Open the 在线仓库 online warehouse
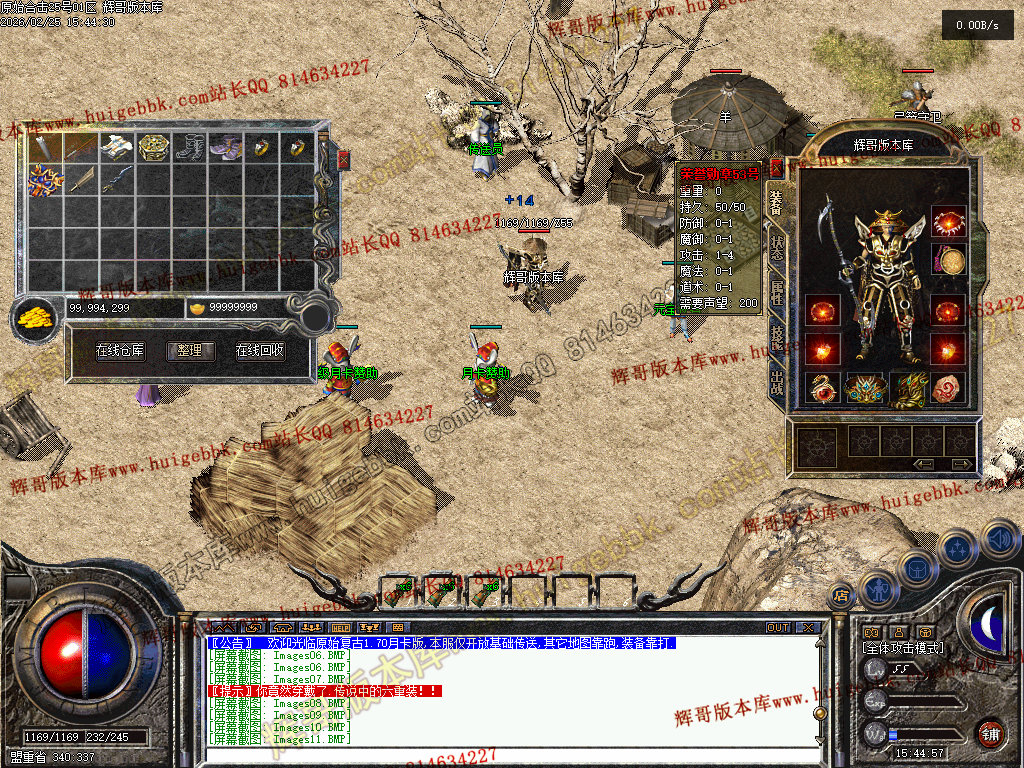The height and width of the screenshot is (768, 1024). click(120, 351)
